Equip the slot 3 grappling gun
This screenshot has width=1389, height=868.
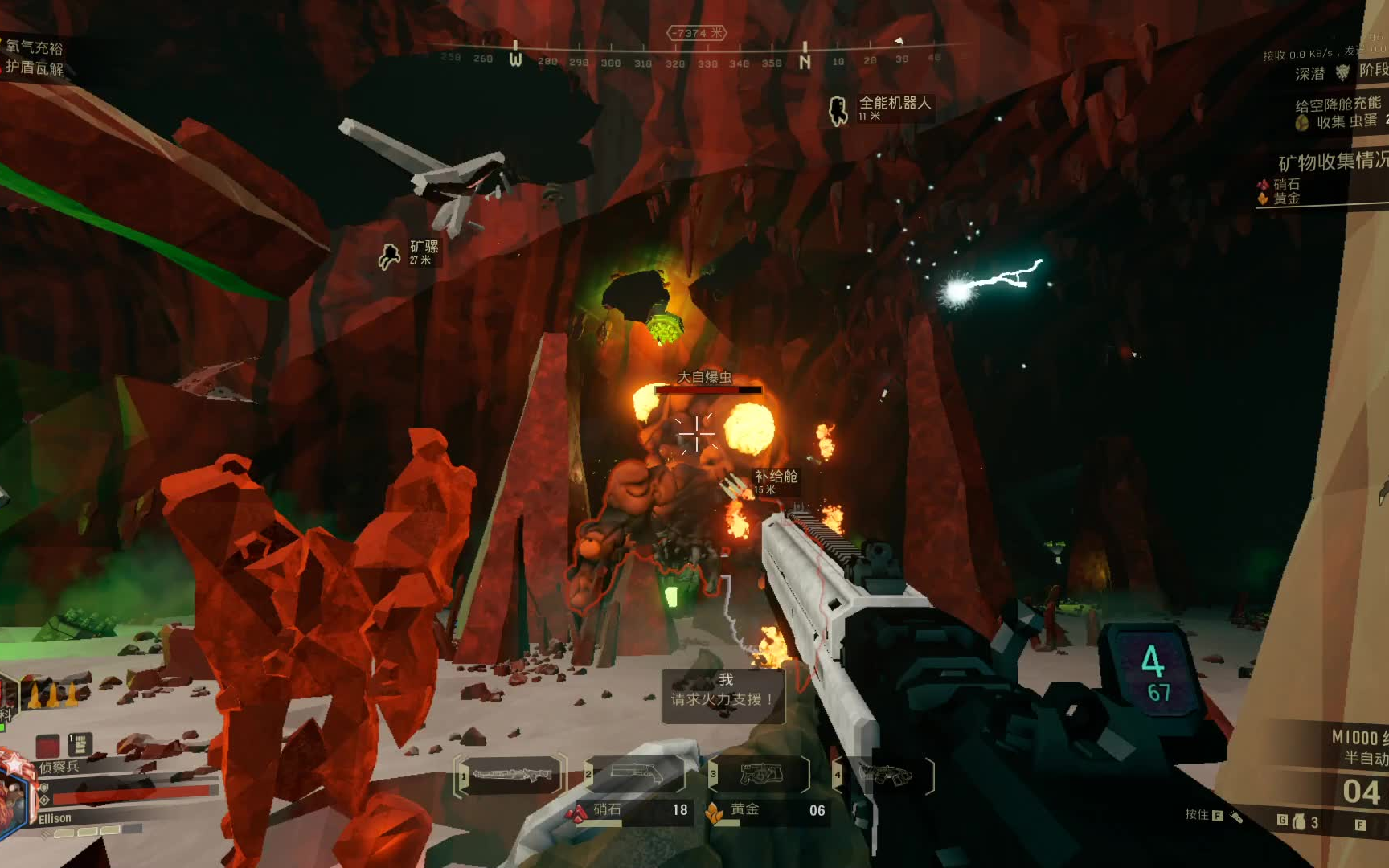[x=760, y=775]
